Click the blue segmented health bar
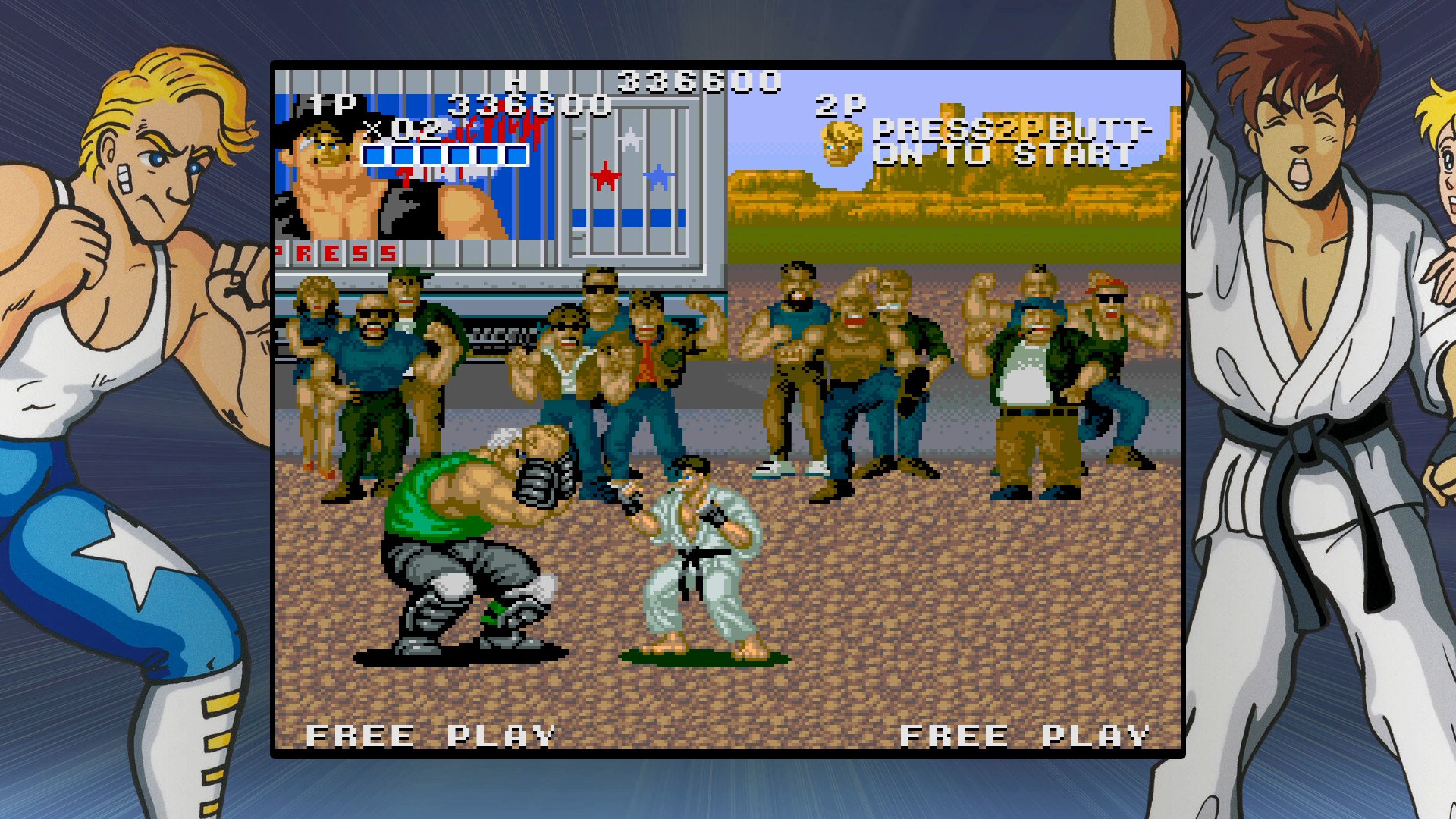Viewport: 1456px width, 819px height. [x=444, y=155]
